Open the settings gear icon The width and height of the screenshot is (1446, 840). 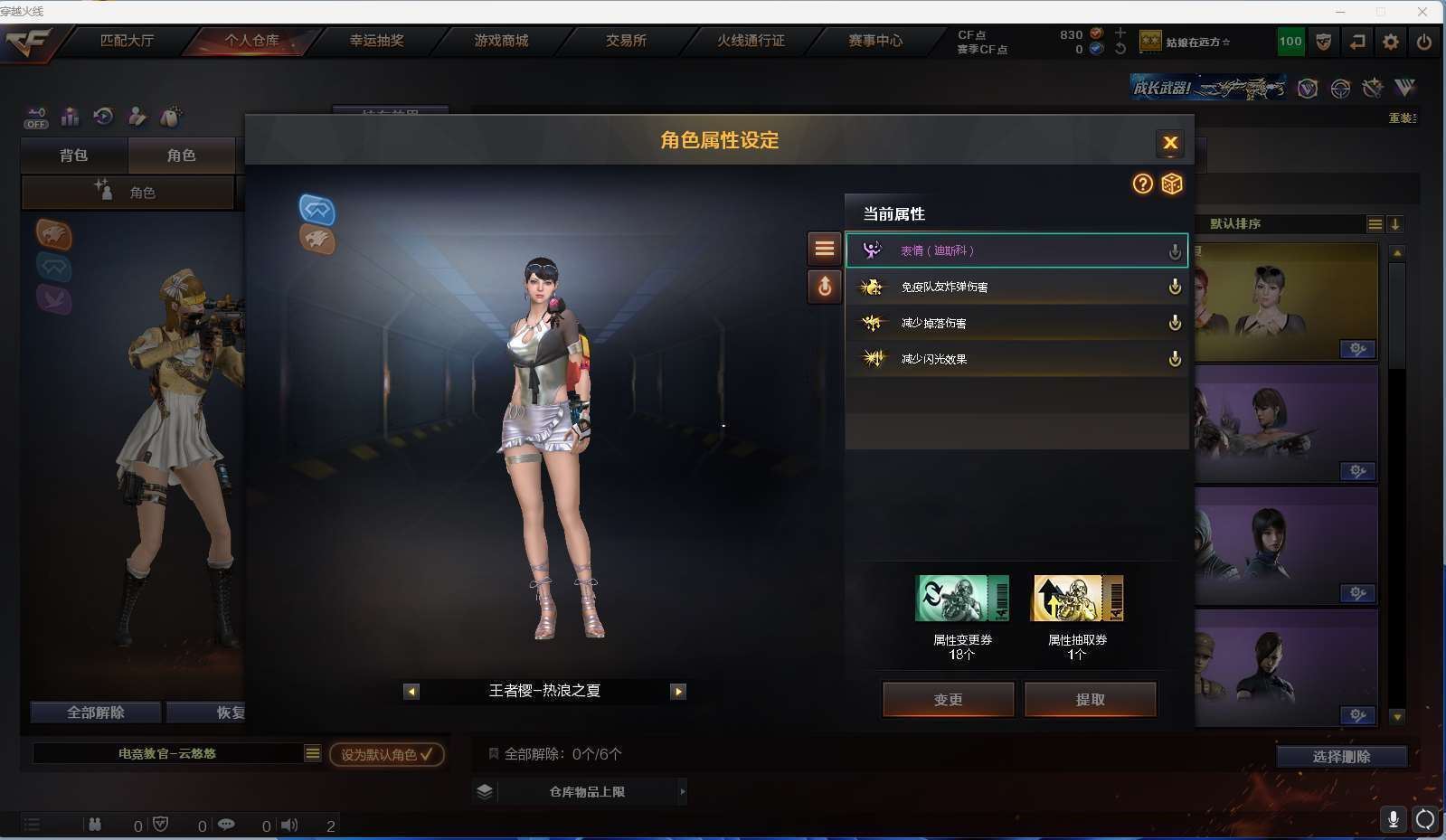1391,42
